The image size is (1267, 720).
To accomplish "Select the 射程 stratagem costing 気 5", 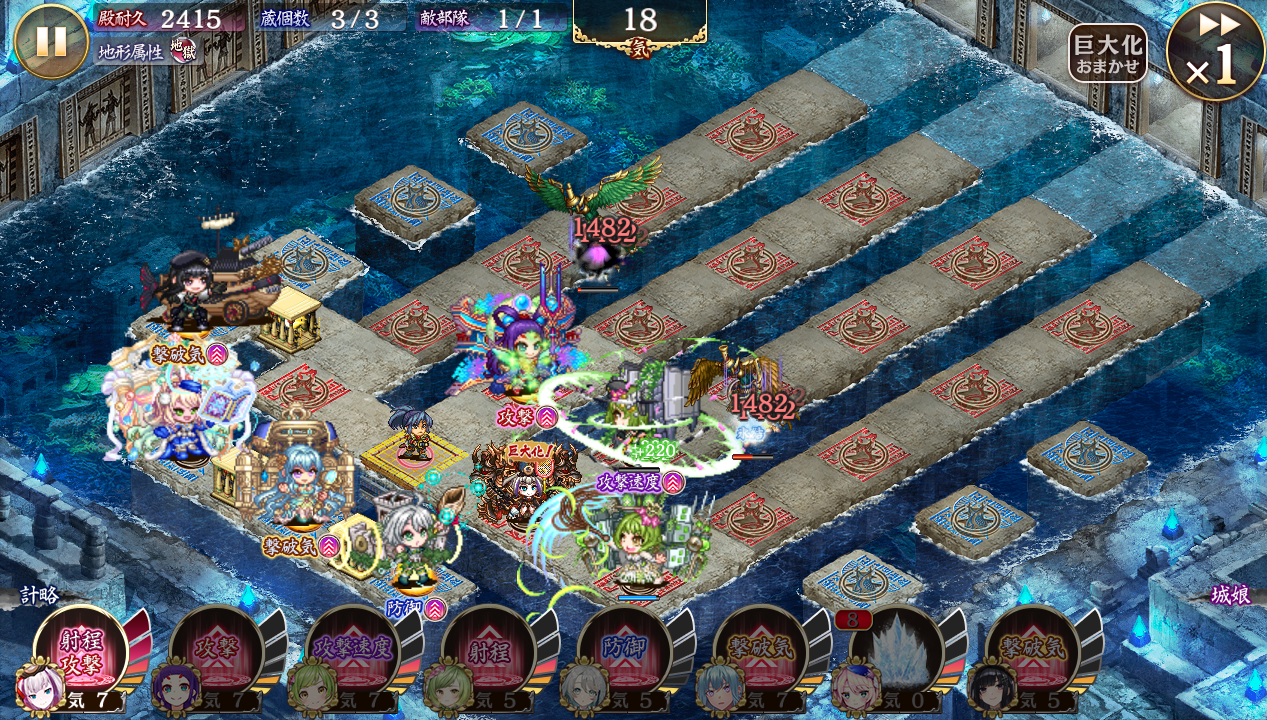I will (488, 652).
